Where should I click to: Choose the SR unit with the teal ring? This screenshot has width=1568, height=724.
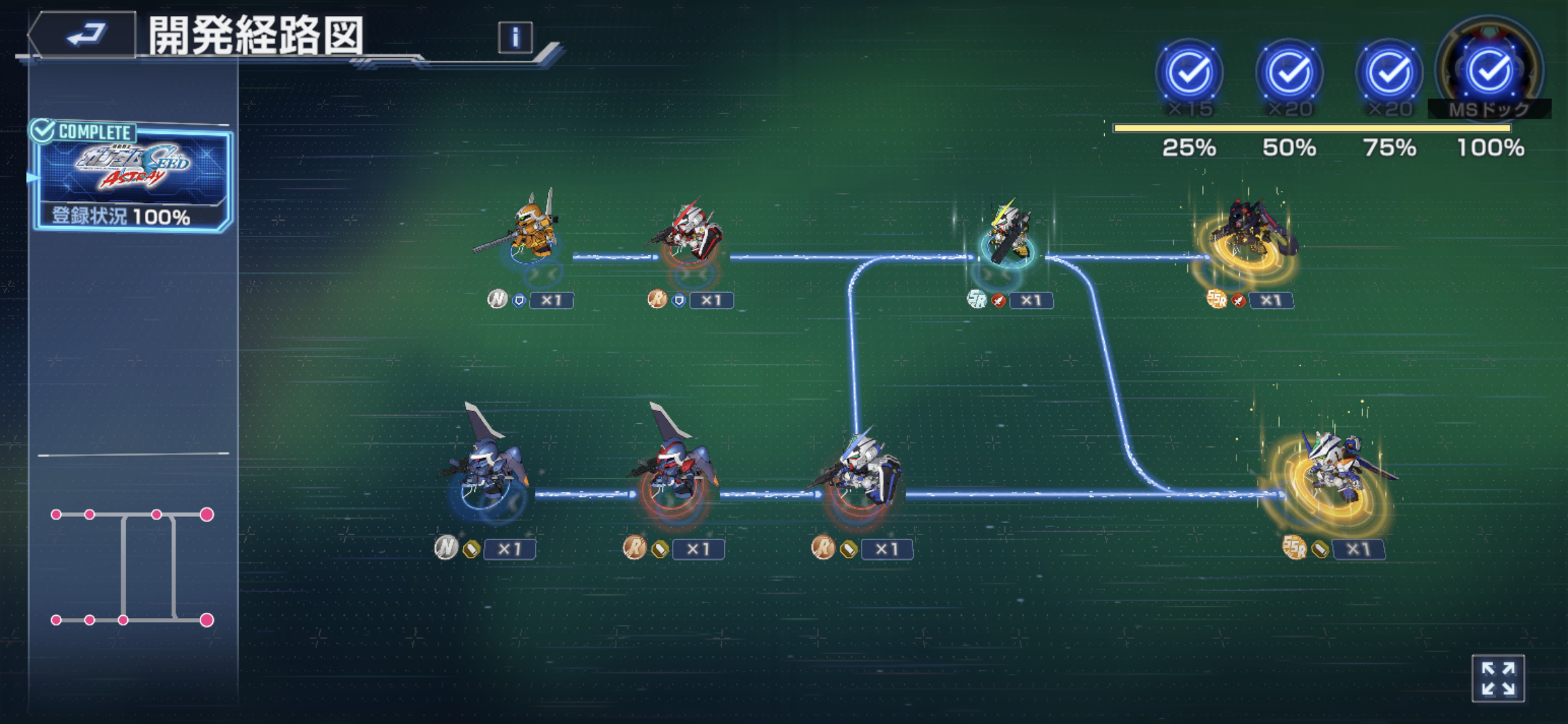coord(1007,235)
